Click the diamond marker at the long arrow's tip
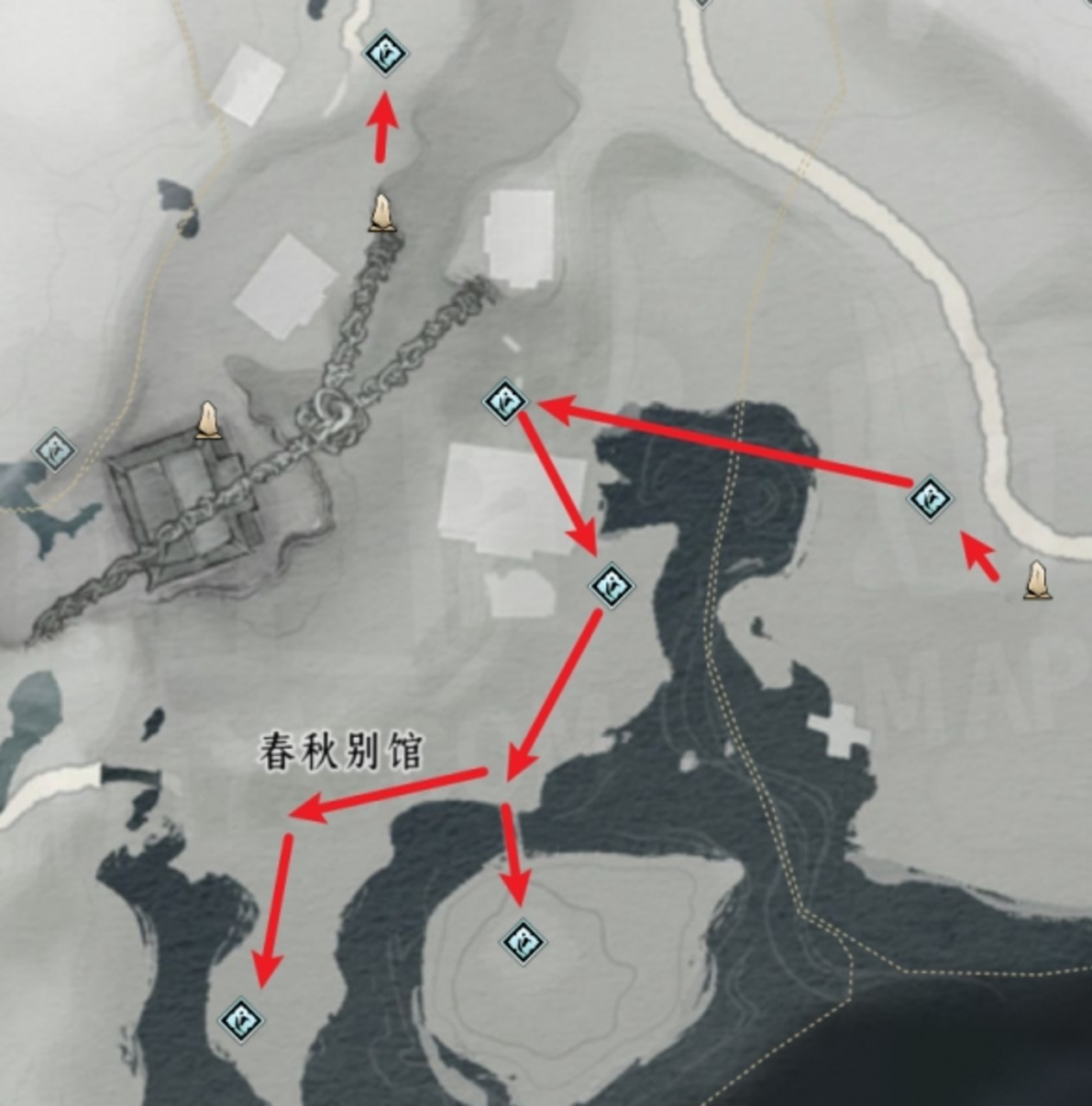1092x1106 pixels. point(505,401)
